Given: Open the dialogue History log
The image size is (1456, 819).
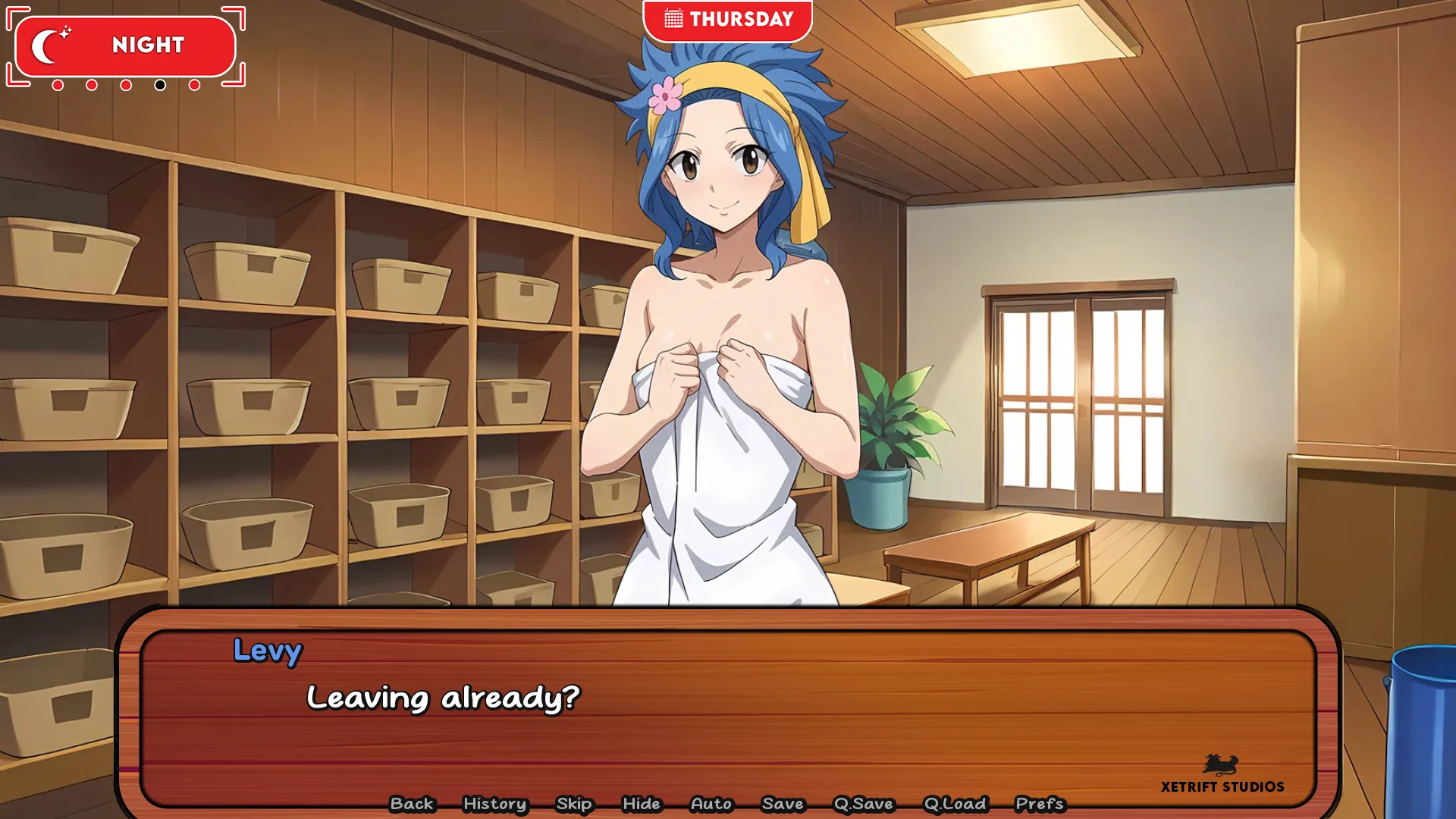Looking at the screenshot, I should (x=494, y=804).
